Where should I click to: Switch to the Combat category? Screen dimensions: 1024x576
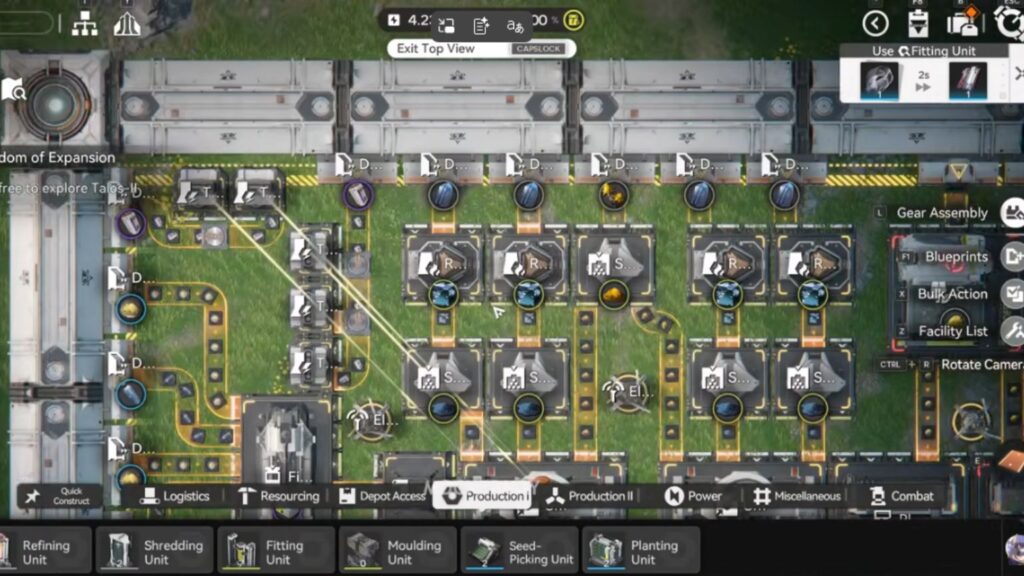901,496
